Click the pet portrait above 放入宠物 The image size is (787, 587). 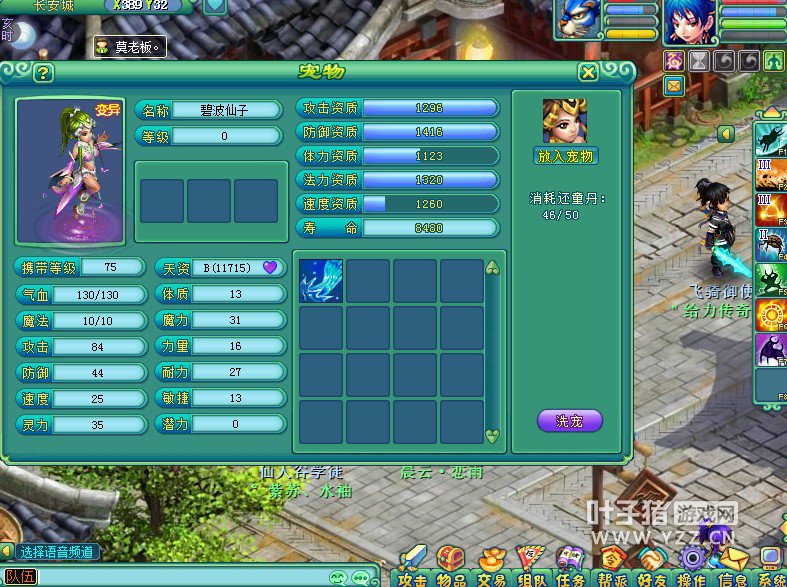565,122
